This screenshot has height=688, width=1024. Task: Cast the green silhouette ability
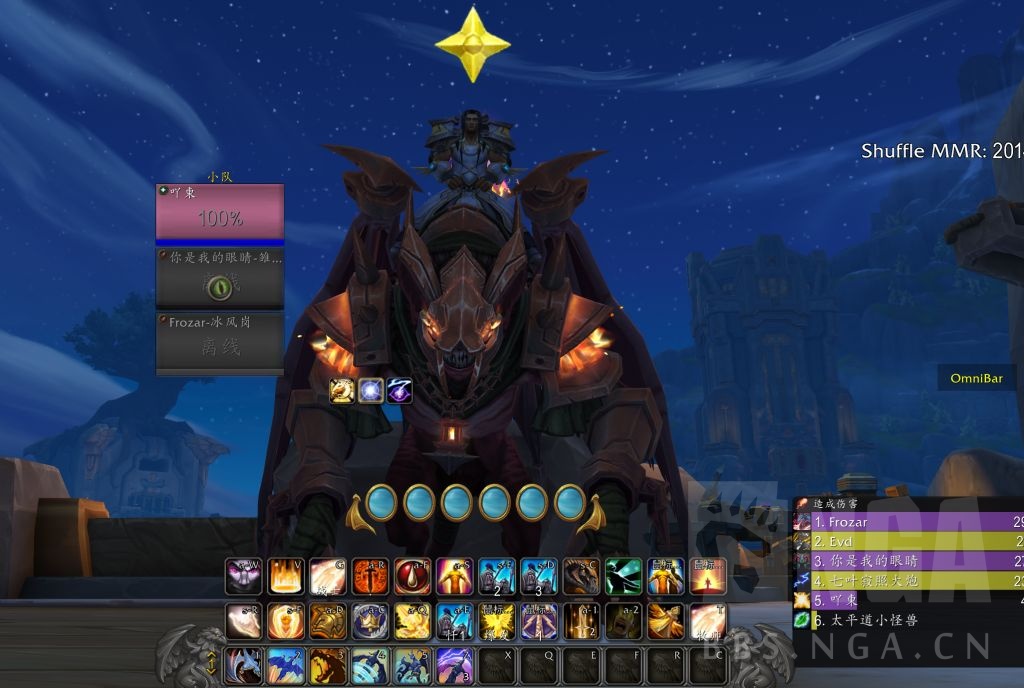pos(623,577)
